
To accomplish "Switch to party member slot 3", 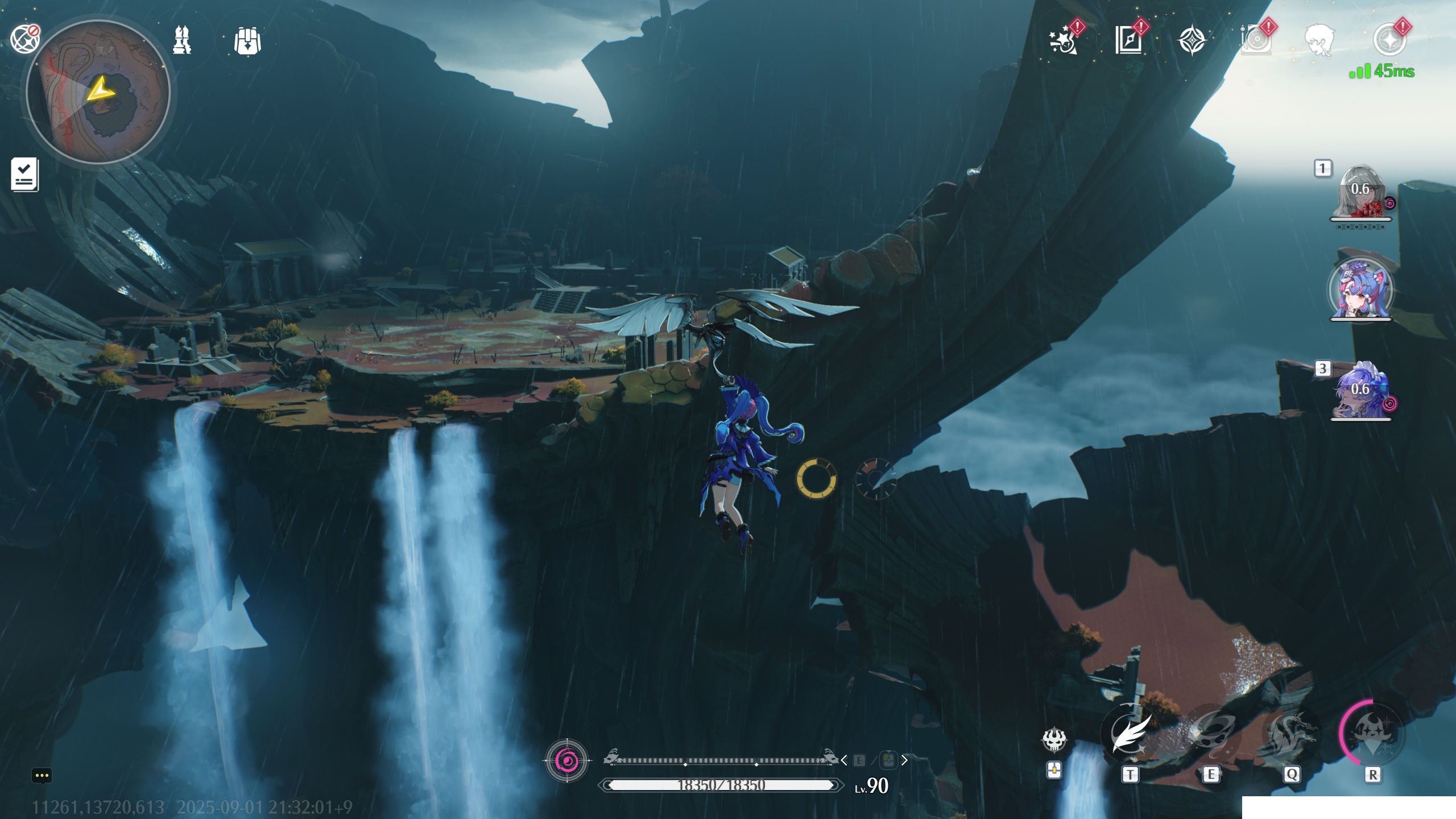I will click(x=1360, y=391).
